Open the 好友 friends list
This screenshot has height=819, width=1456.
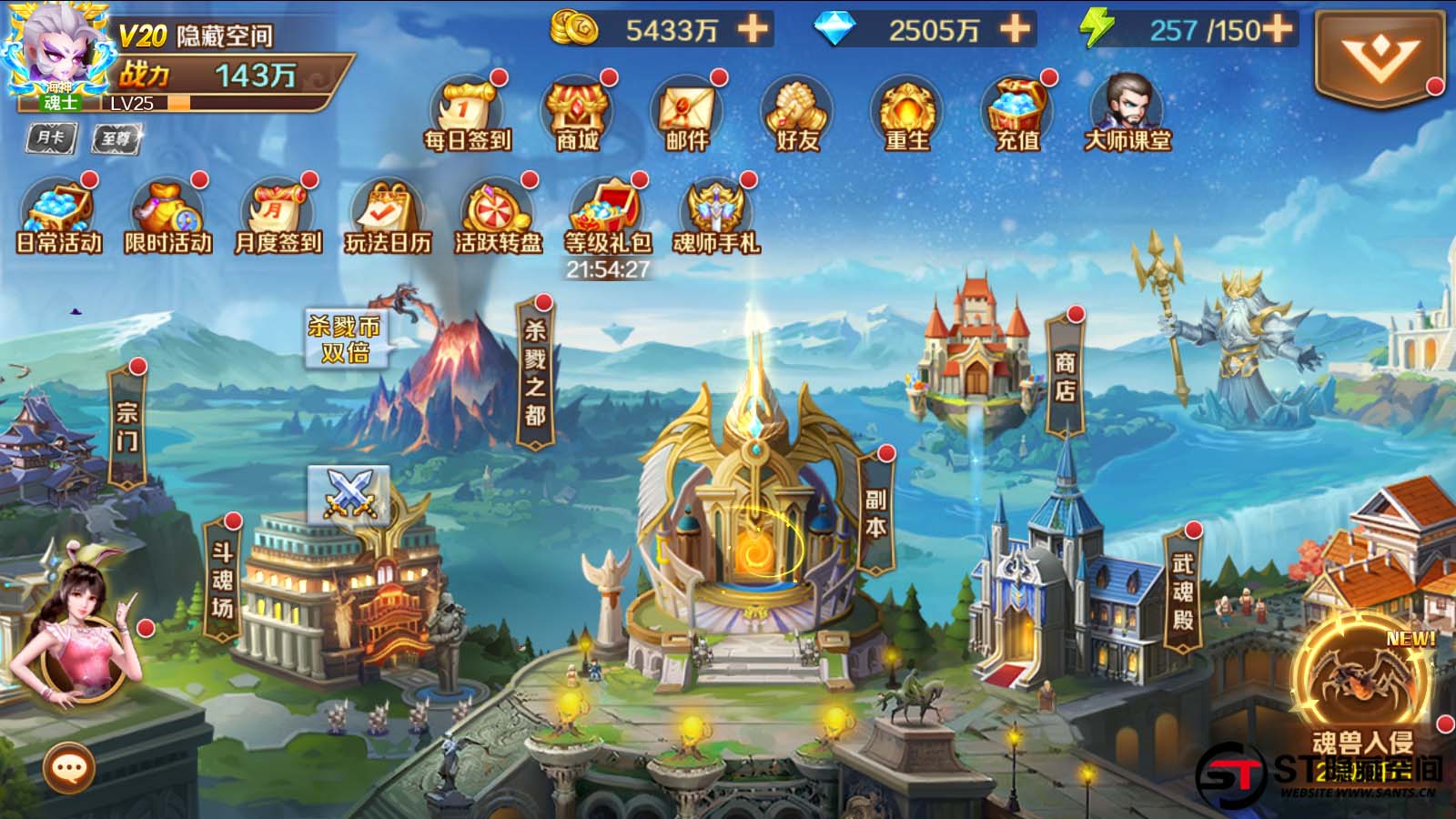794,114
